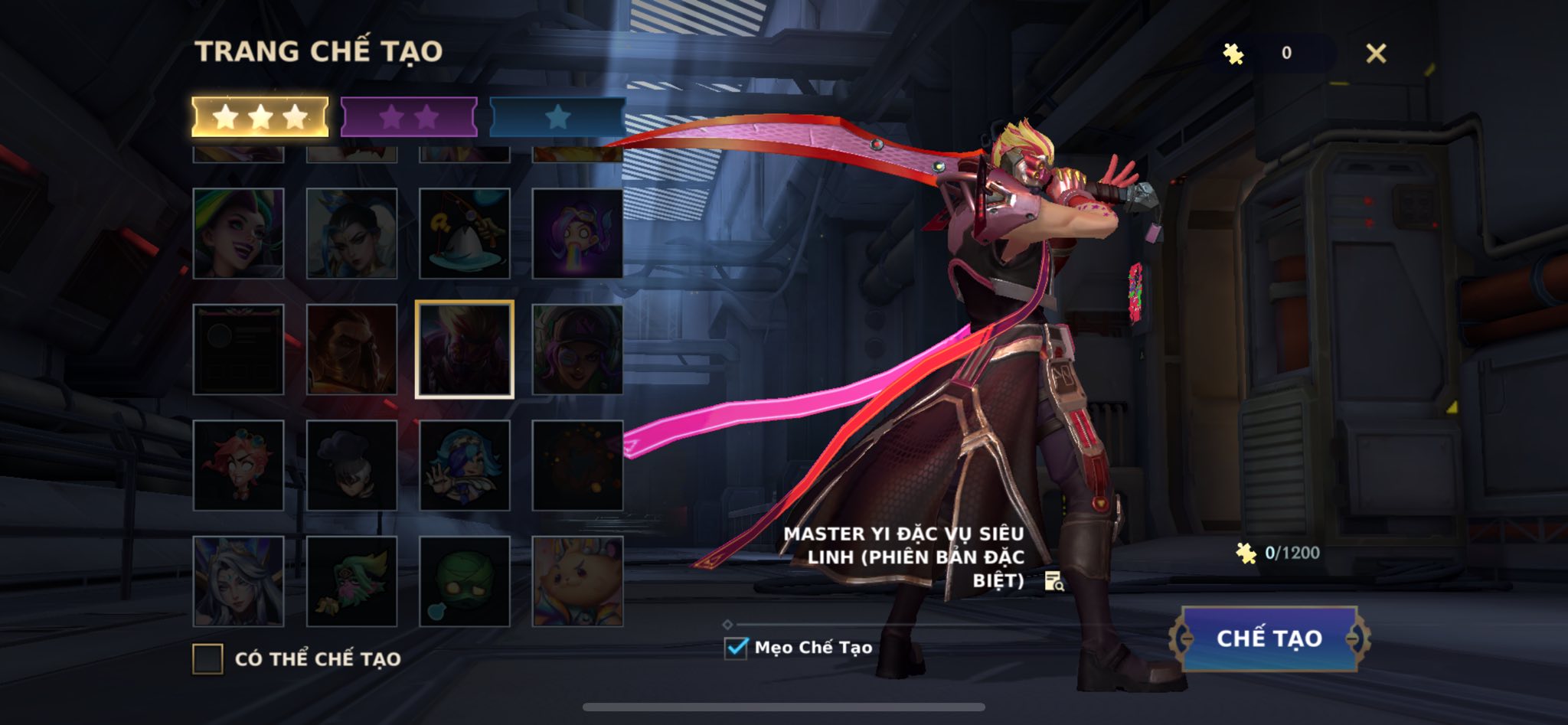Select the chubby rainbow bunny icon tile
The height and width of the screenshot is (725, 1568).
tap(577, 581)
